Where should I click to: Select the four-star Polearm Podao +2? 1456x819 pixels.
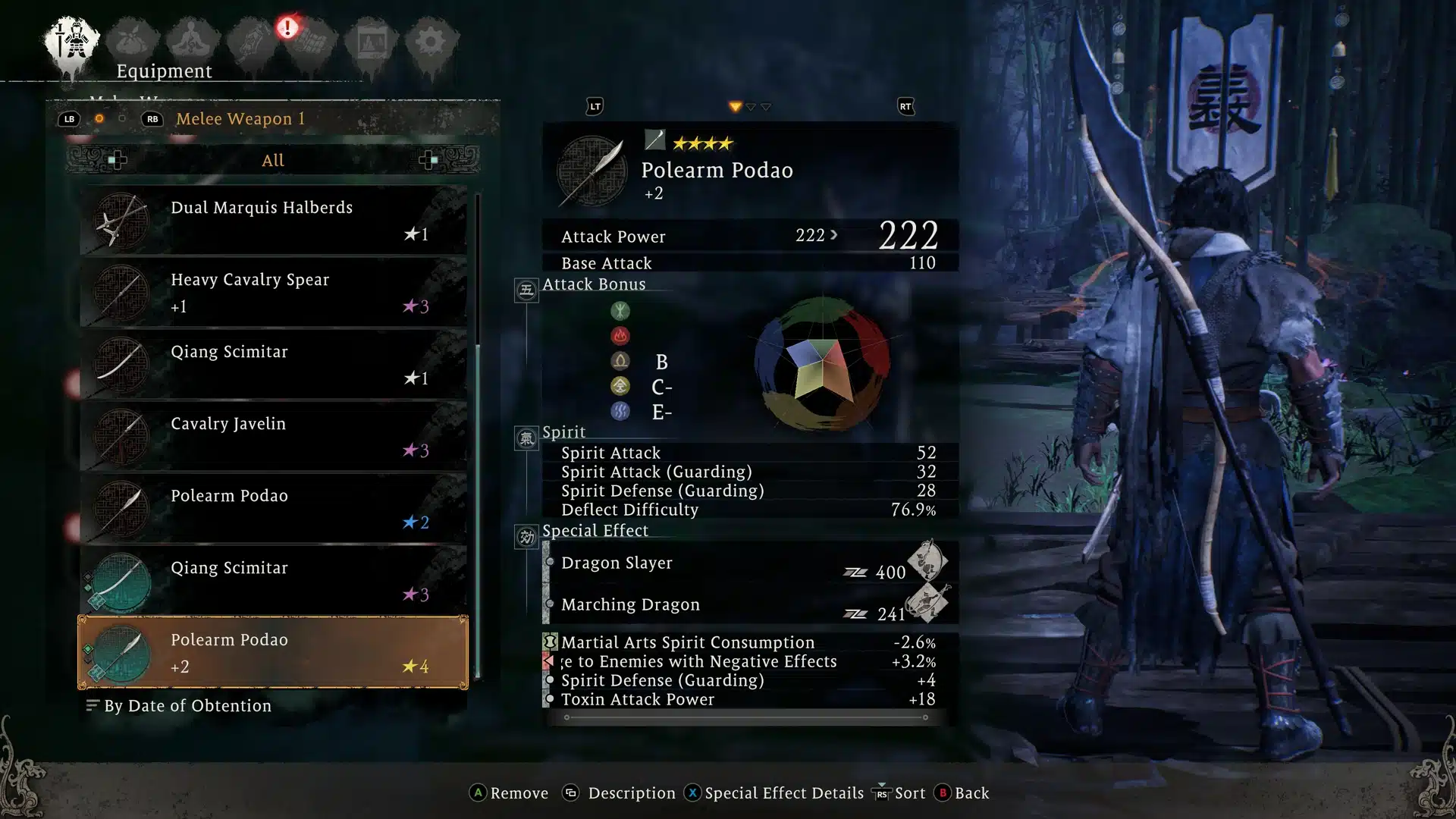[273, 652]
